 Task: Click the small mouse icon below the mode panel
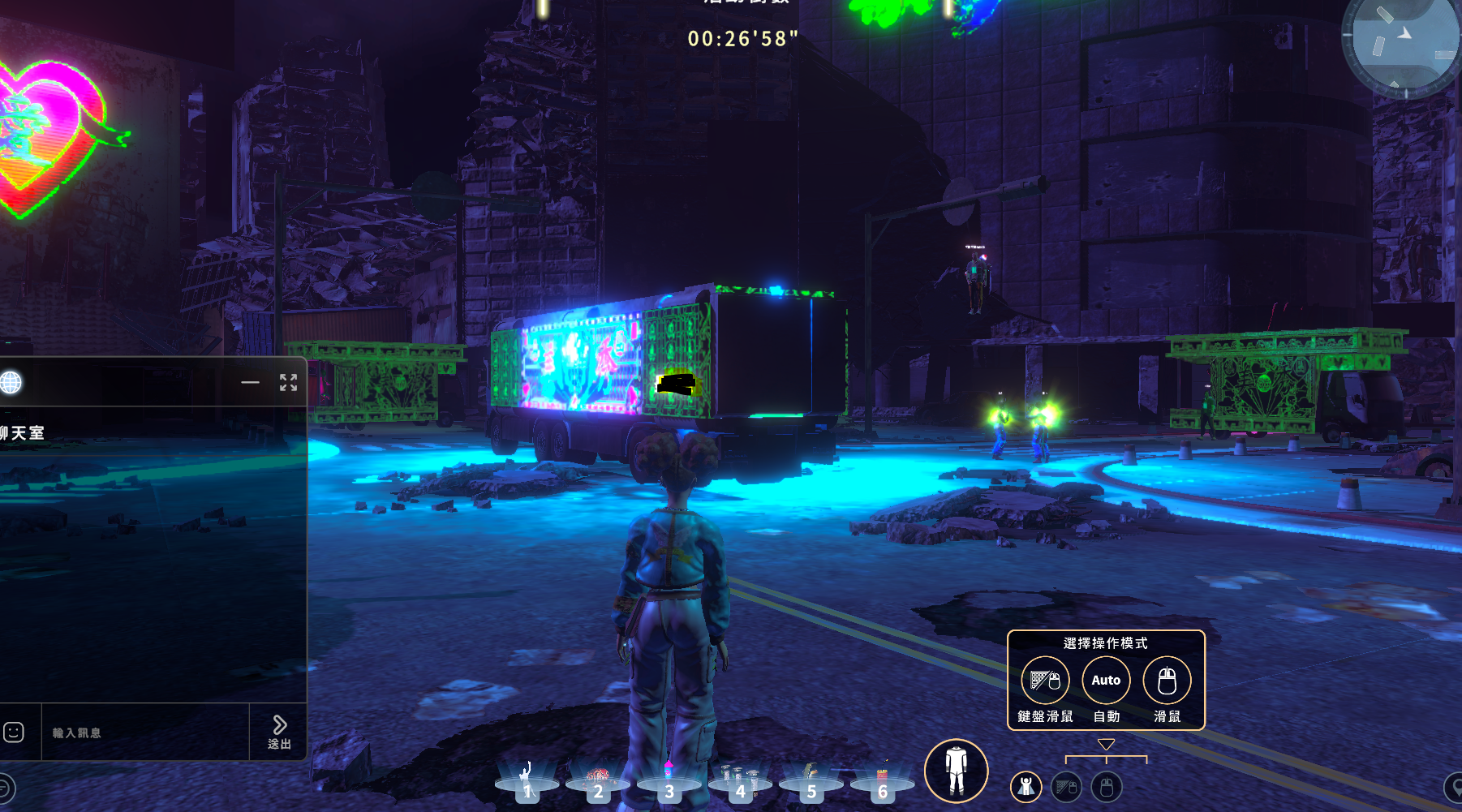pyautogui.click(x=1106, y=786)
